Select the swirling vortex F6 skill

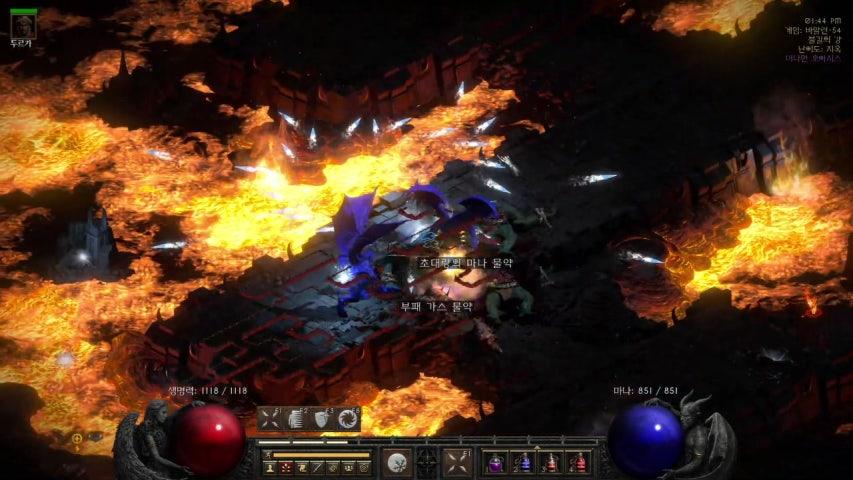tap(348, 419)
